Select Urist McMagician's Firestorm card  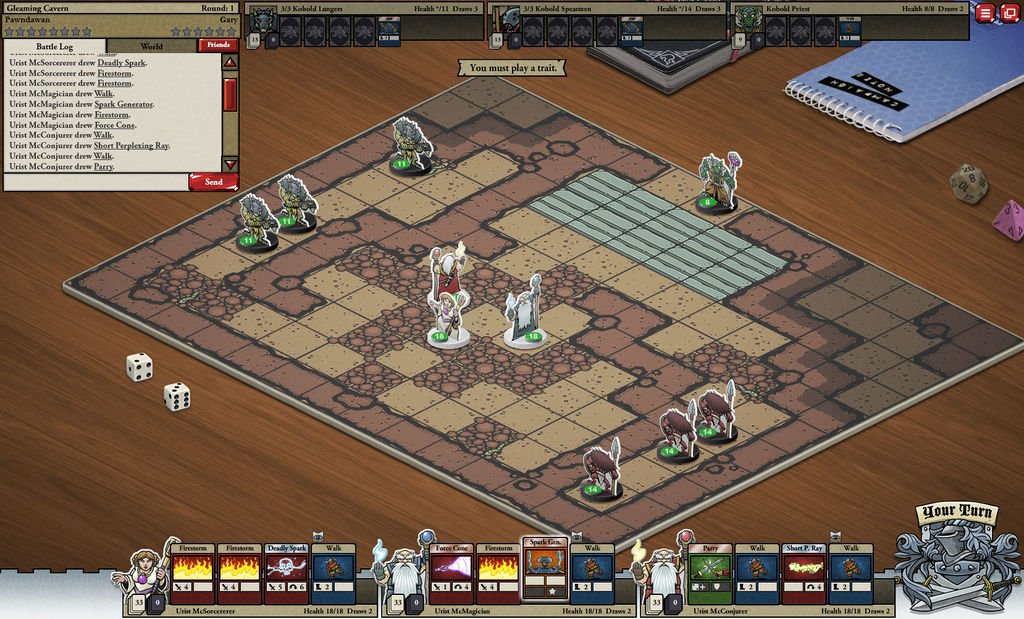click(x=498, y=573)
